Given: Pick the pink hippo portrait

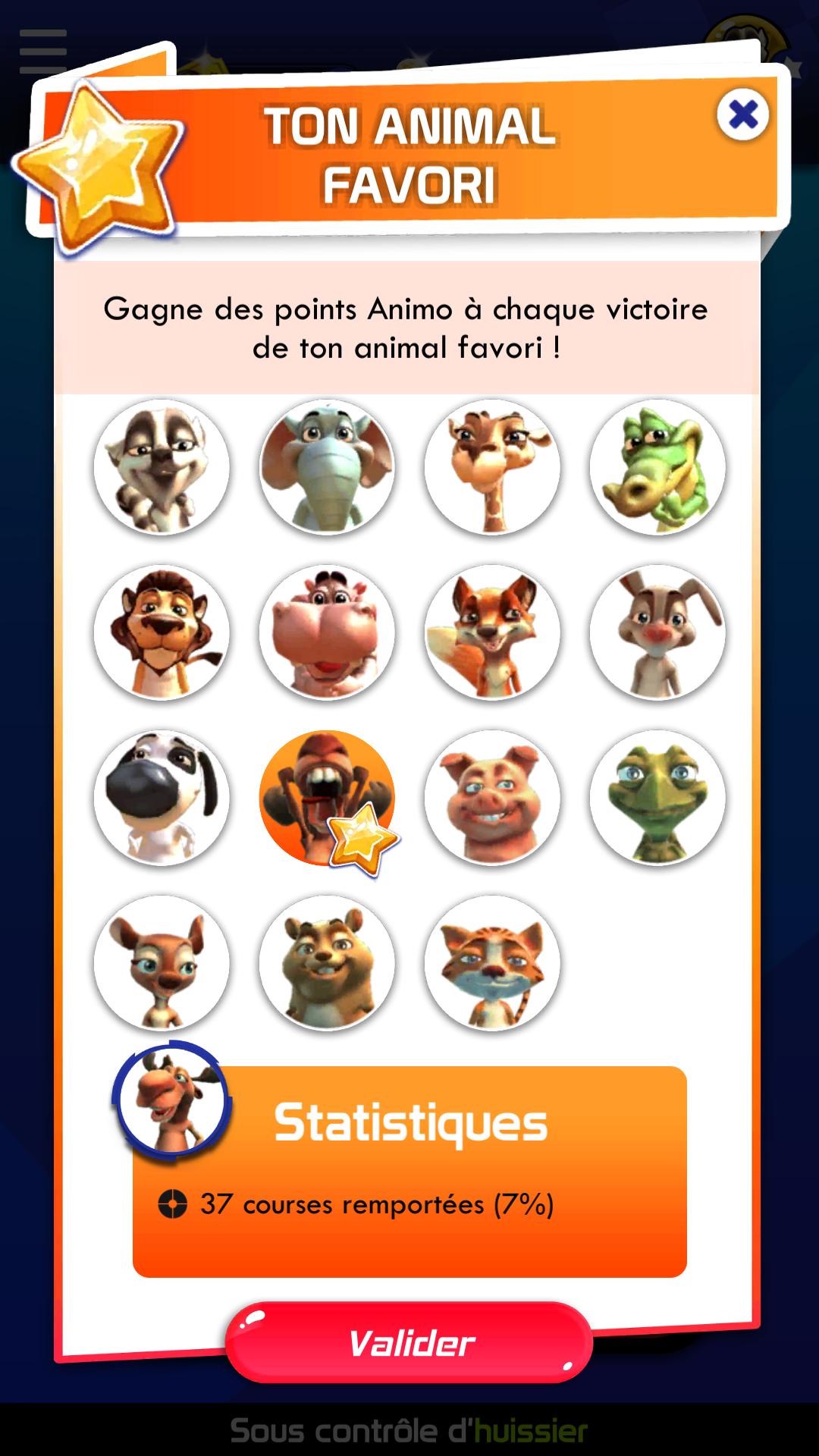Looking at the screenshot, I should (x=327, y=632).
